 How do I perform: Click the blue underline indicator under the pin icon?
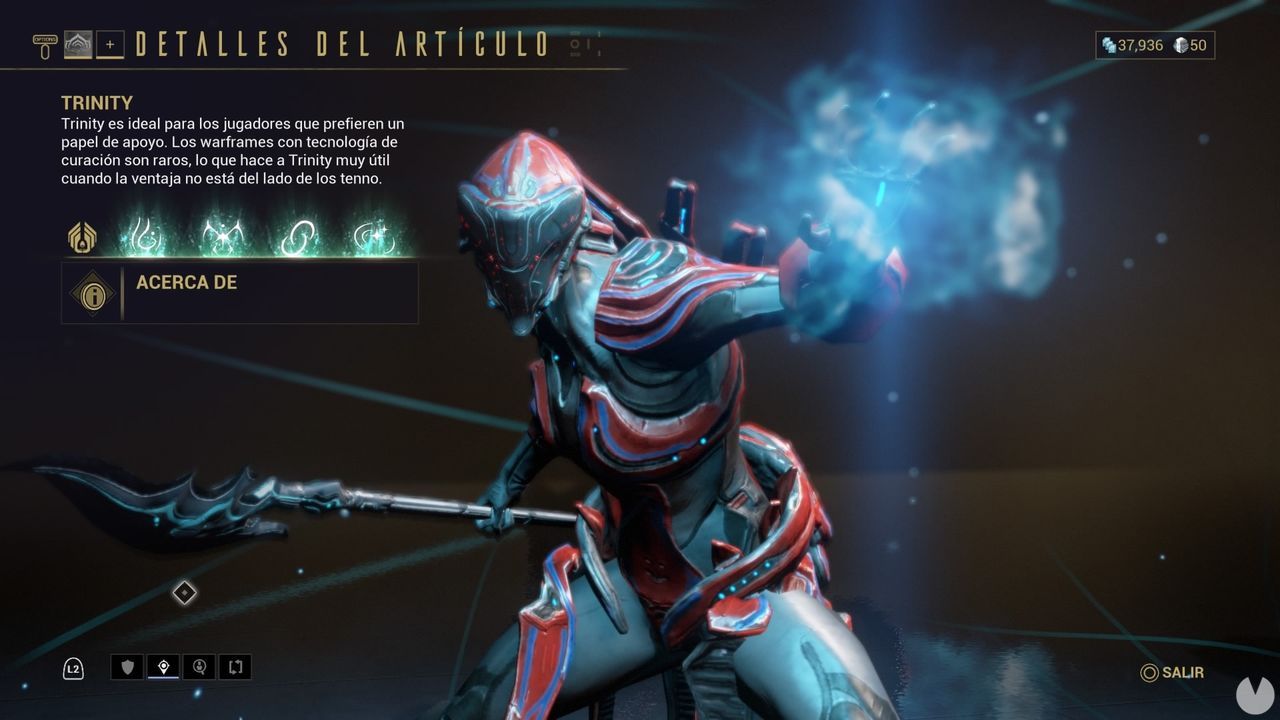click(163, 678)
